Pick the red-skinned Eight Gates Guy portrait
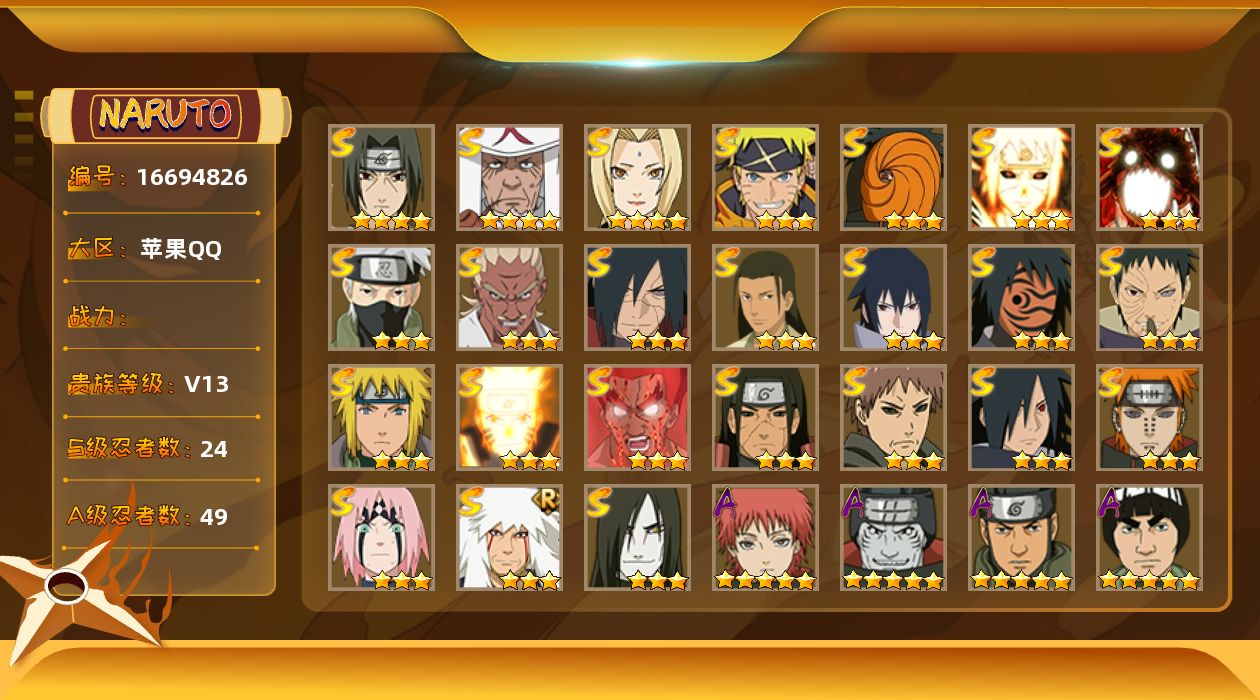 click(637, 417)
